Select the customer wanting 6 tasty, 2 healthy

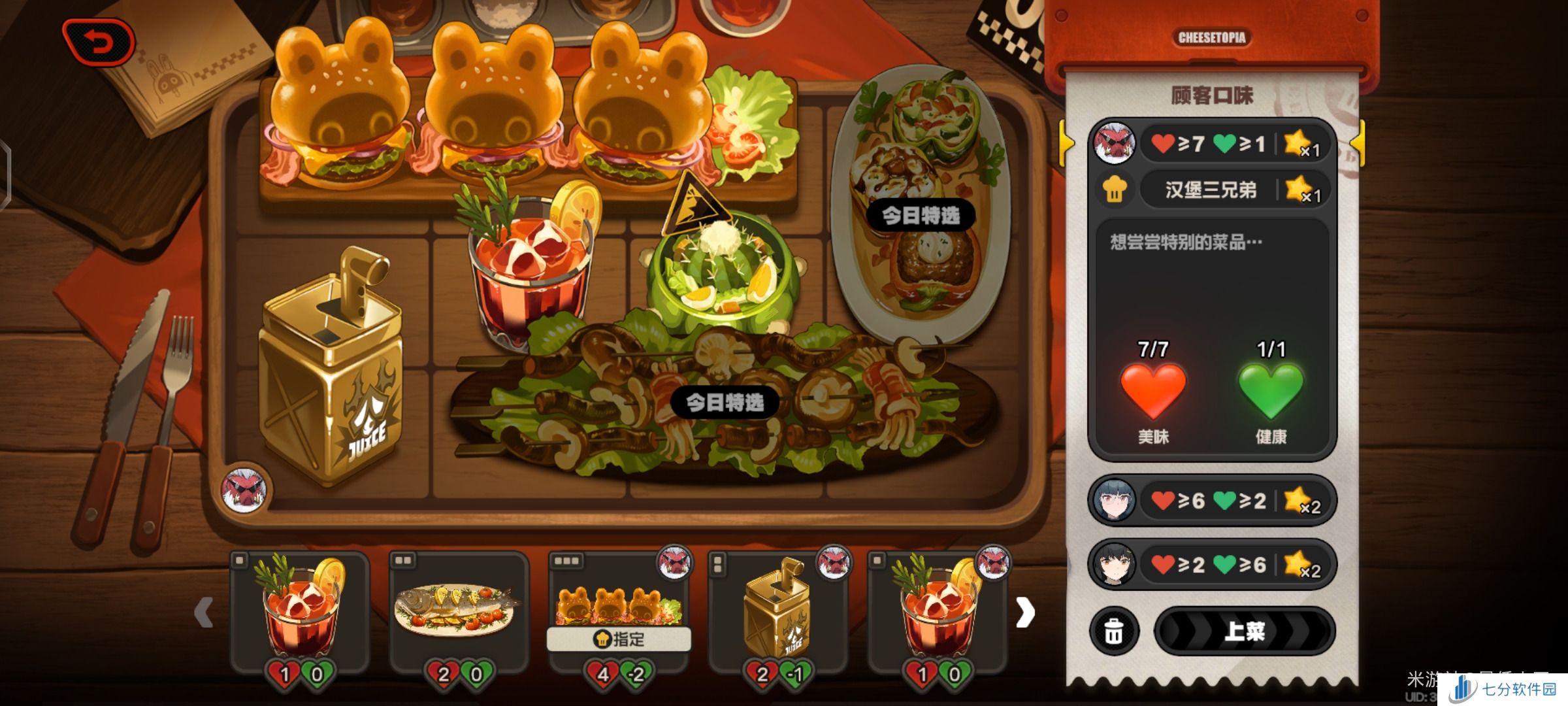click(x=1212, y=501)
